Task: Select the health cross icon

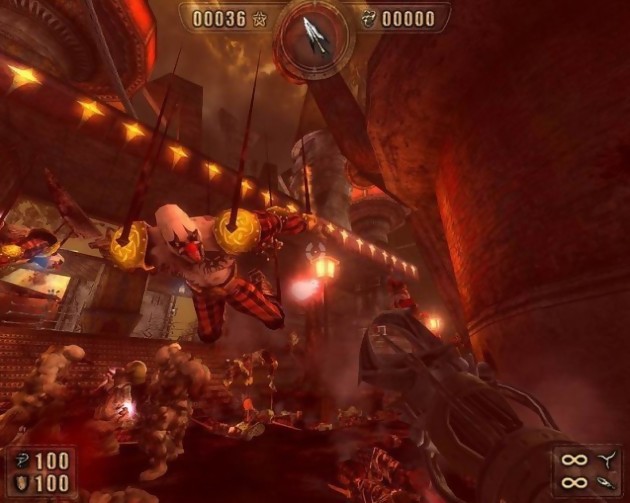Action: click(x=21, y=461)
